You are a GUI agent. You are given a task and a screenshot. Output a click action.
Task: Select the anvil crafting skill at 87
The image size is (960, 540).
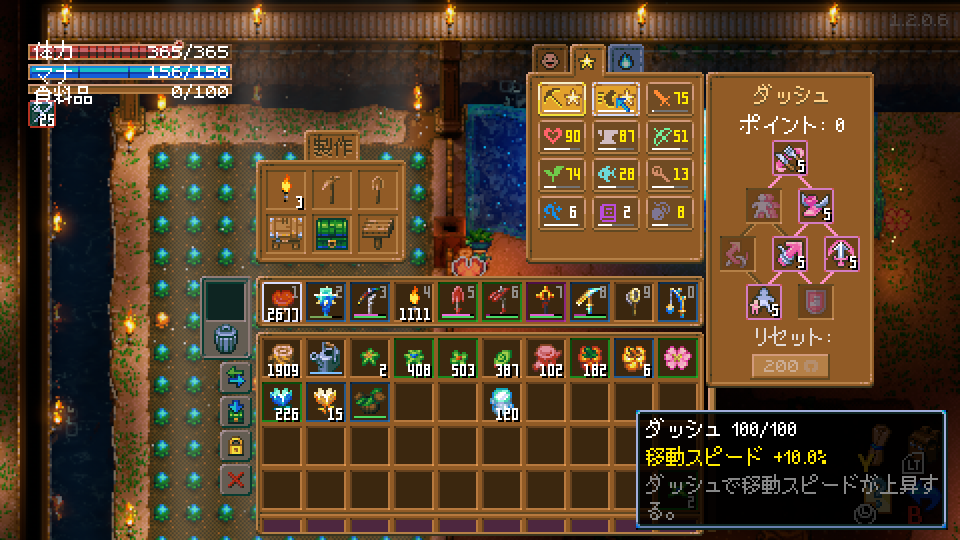(616, 136)
